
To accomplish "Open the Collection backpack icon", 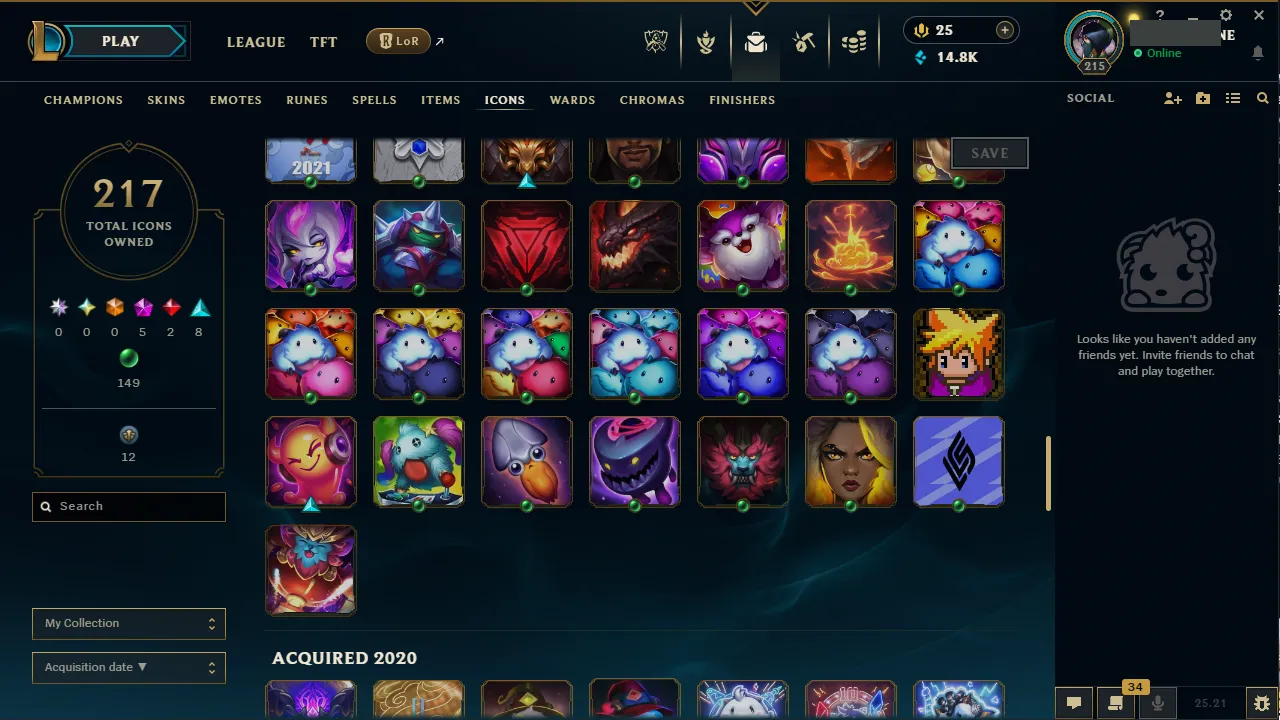I will (x=755, y=41).
